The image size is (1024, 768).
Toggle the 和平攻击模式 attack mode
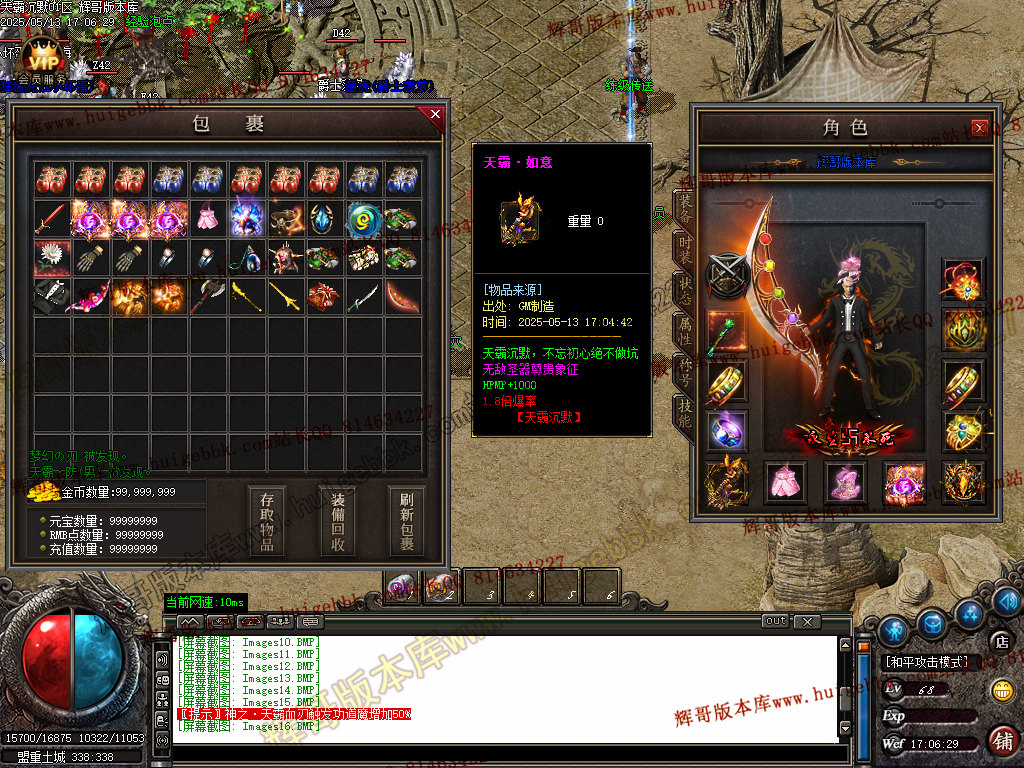[x=926, y=662]
